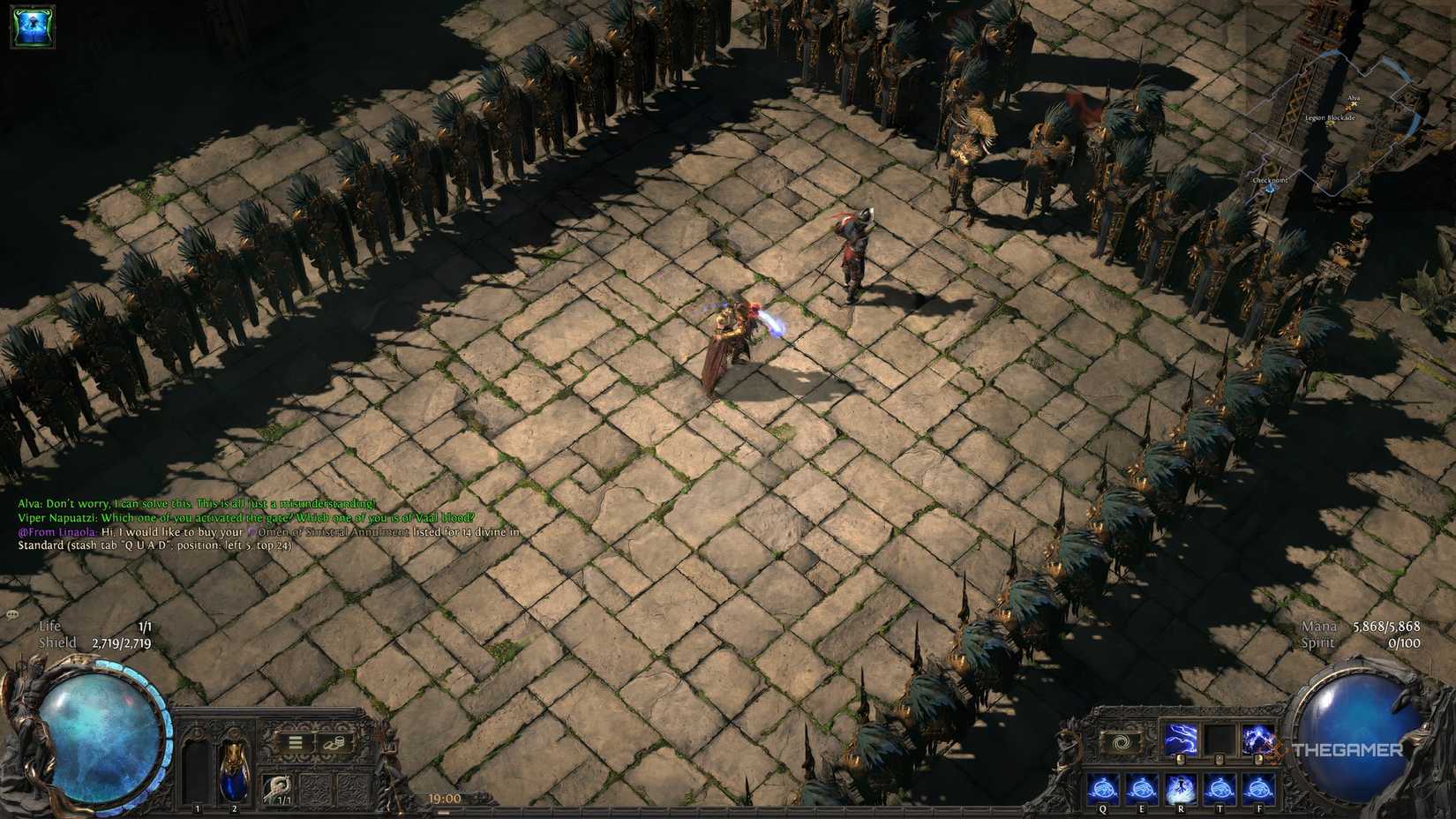Activate the lightning bolt skill above the hotbar
1456x819 pixels.
pos(1182,740)
